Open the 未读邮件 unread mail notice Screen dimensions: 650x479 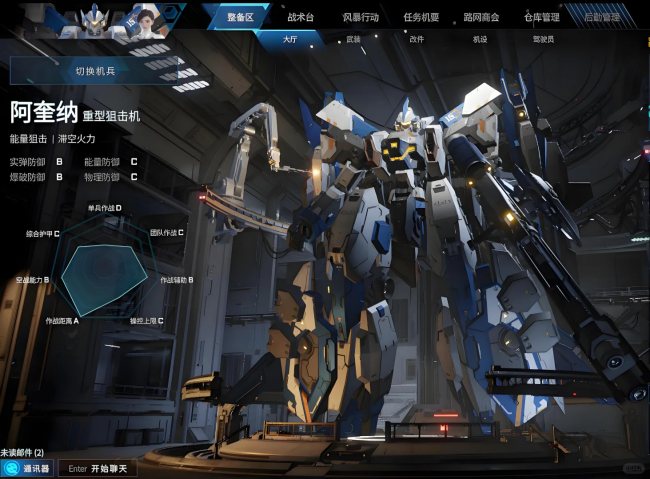pos(23,453)
